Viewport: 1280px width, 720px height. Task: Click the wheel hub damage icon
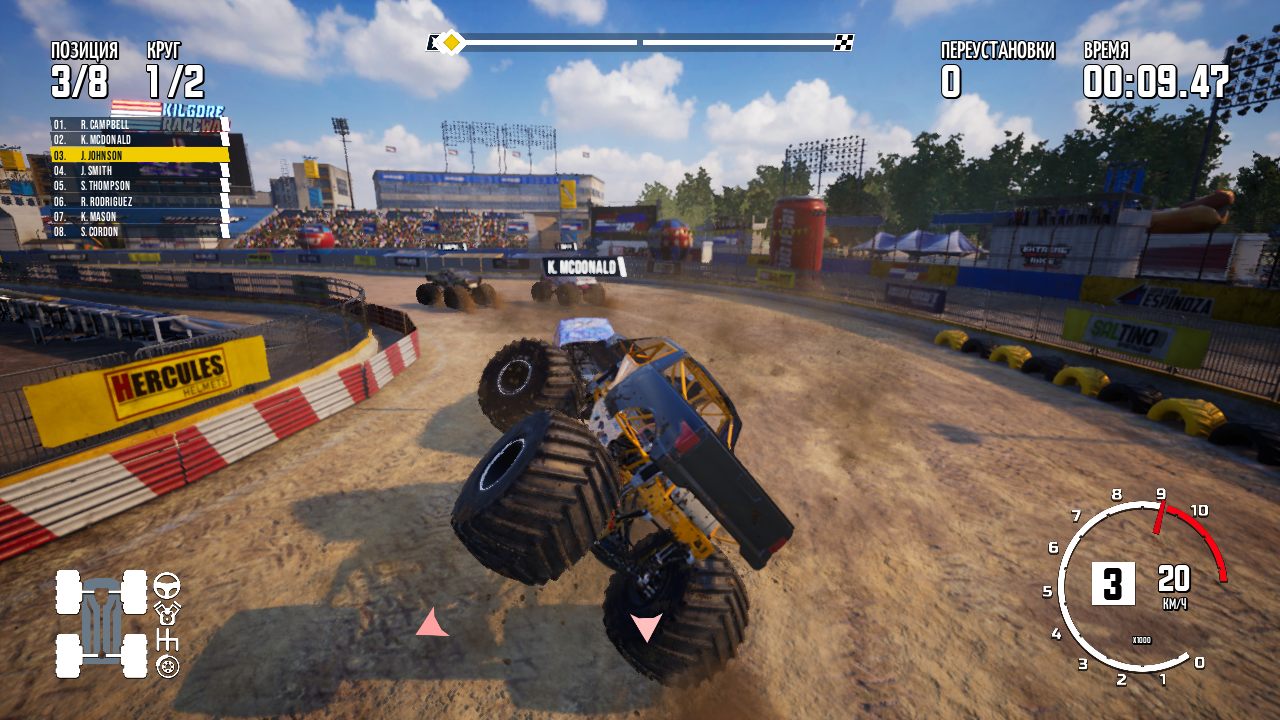click(167, 666)
